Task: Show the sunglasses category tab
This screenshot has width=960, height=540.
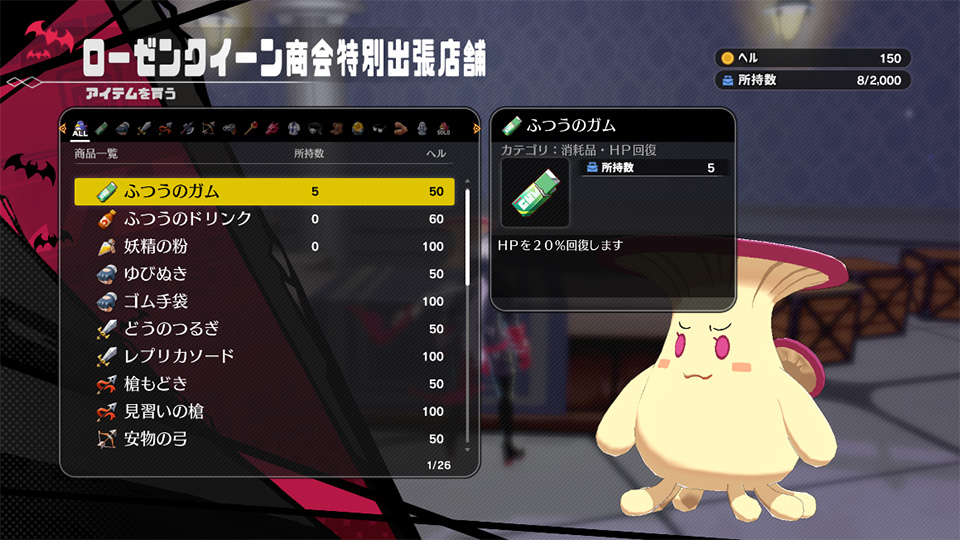Action: click(378, 128)
